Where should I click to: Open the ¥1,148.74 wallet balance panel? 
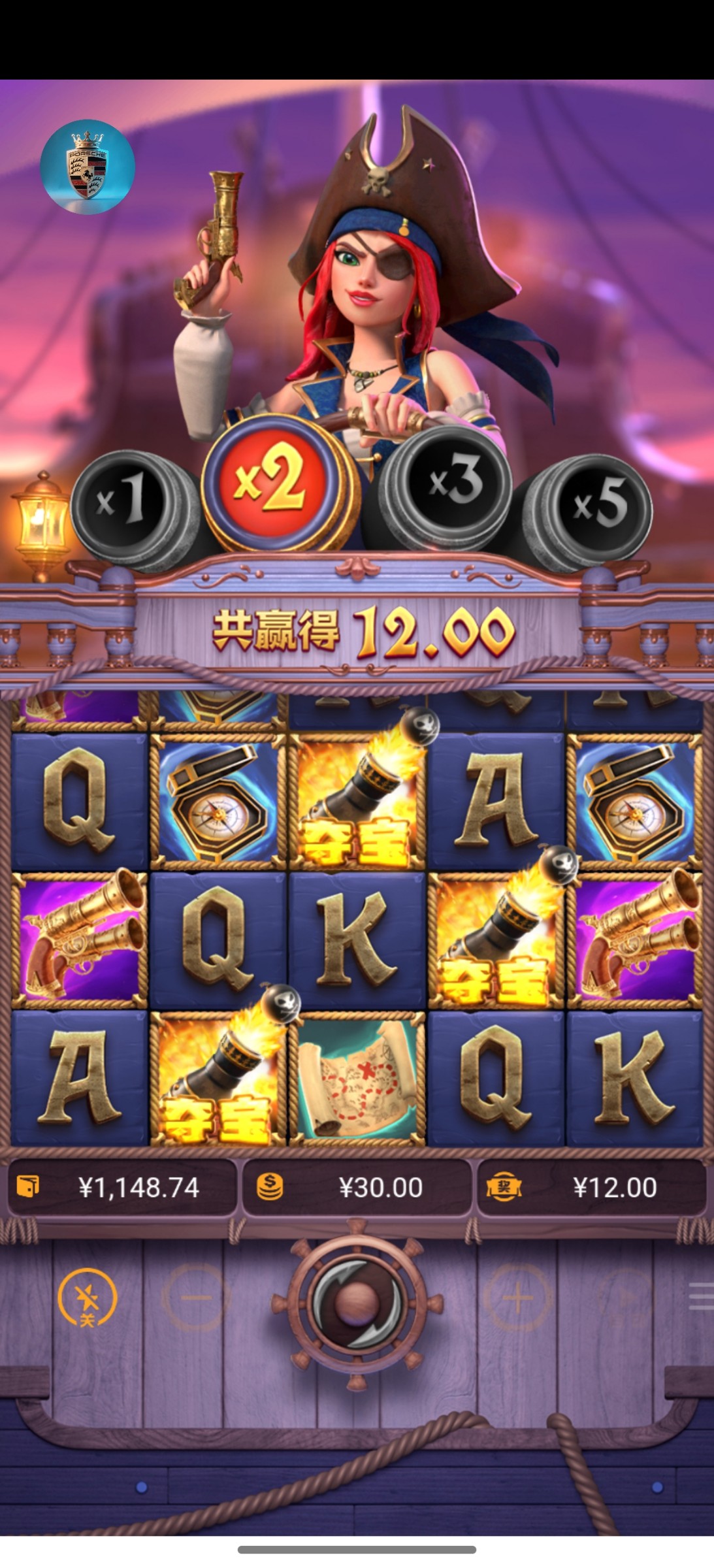122,1187
